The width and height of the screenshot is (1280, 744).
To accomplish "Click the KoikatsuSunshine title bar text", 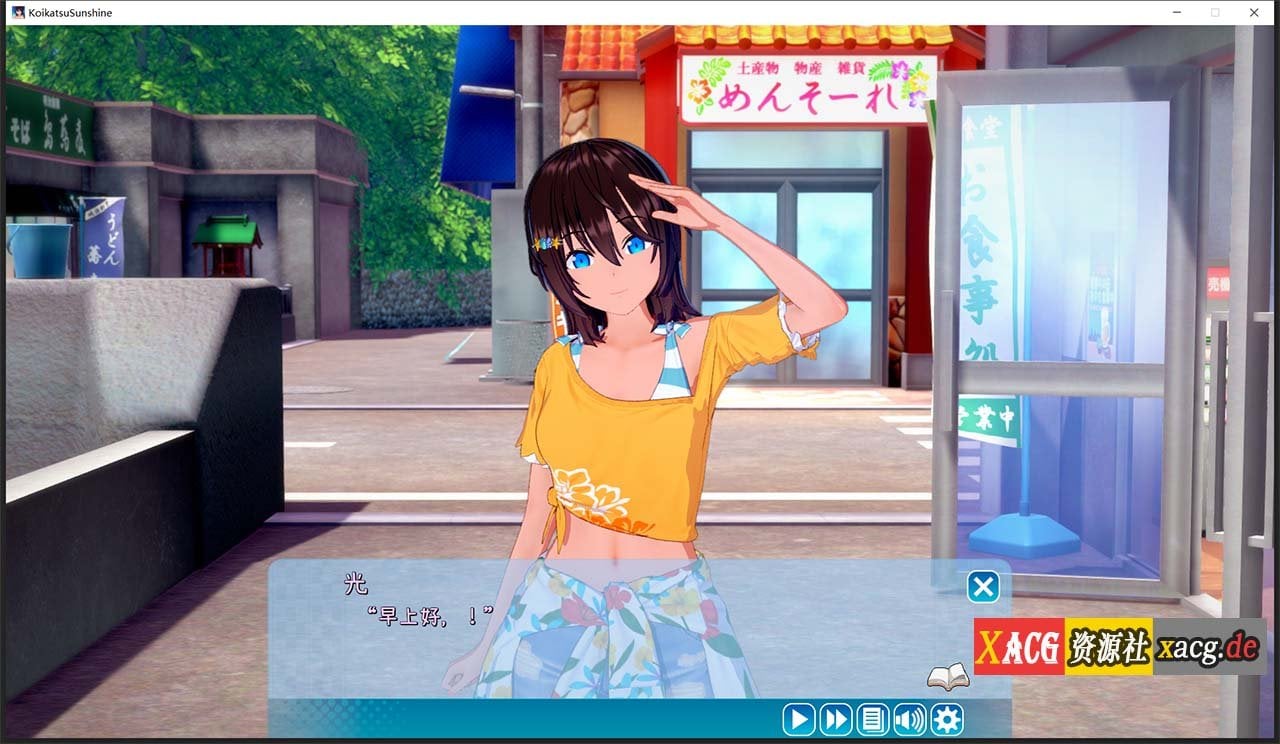I will pyautogui.click(x=70, y=12).
